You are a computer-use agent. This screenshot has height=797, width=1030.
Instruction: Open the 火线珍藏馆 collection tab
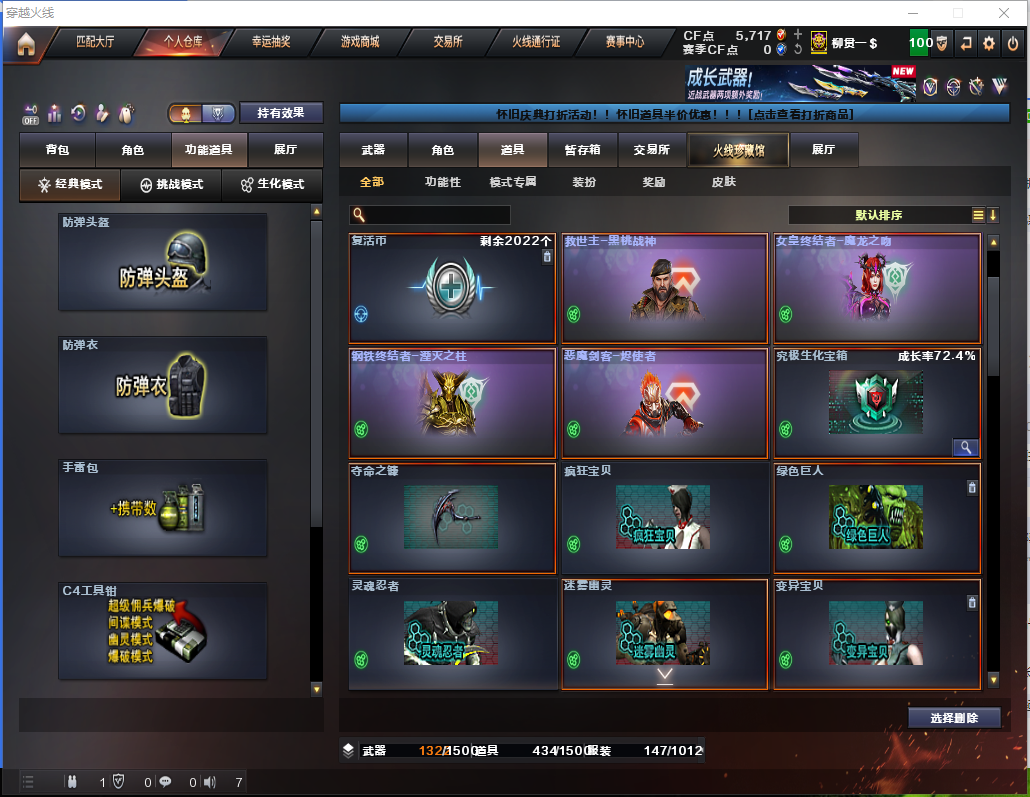[x=738, y=150]
